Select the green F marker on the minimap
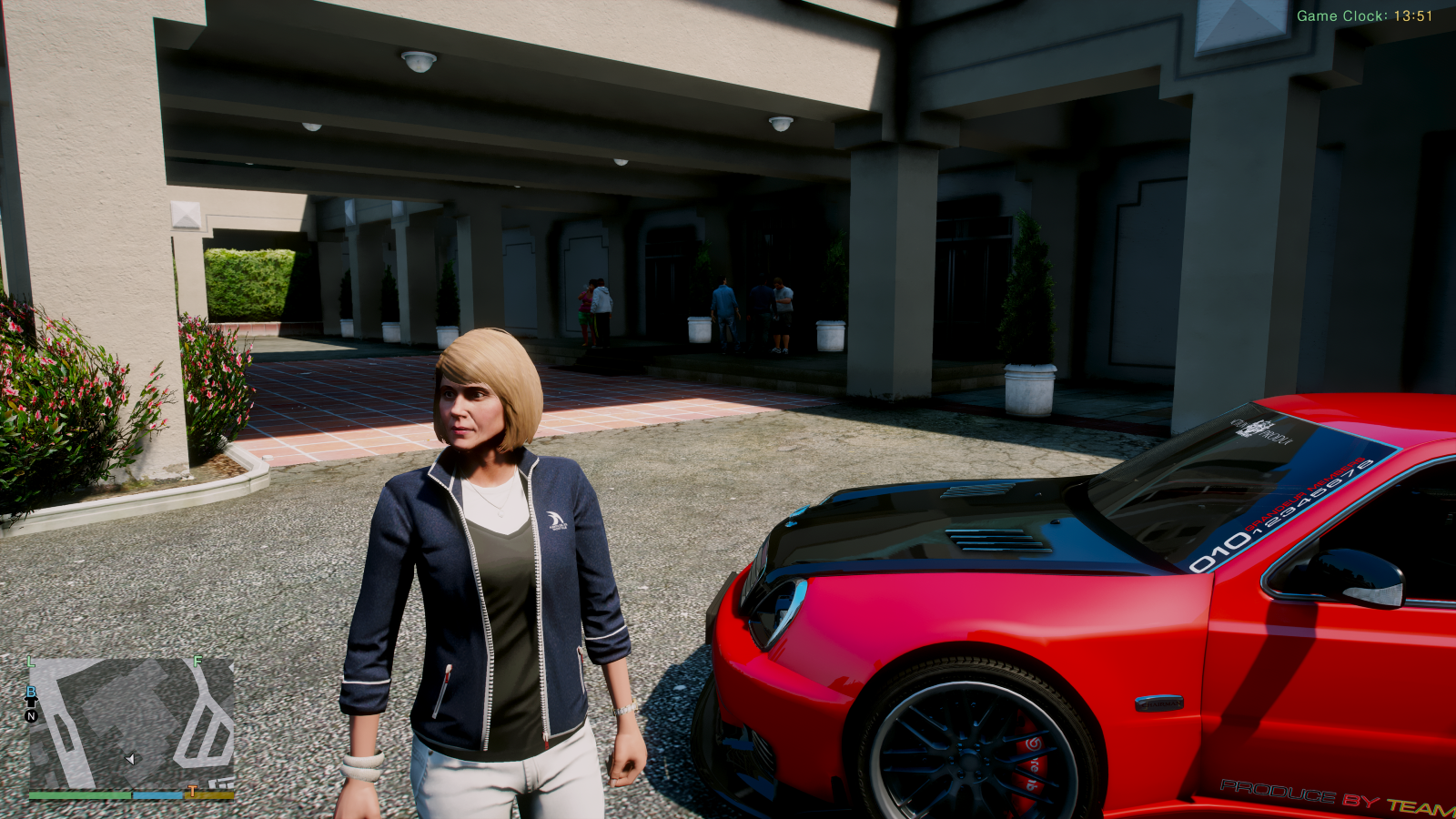The width and height of the screenshot is (1456, 819). click(x=197, y=662)
